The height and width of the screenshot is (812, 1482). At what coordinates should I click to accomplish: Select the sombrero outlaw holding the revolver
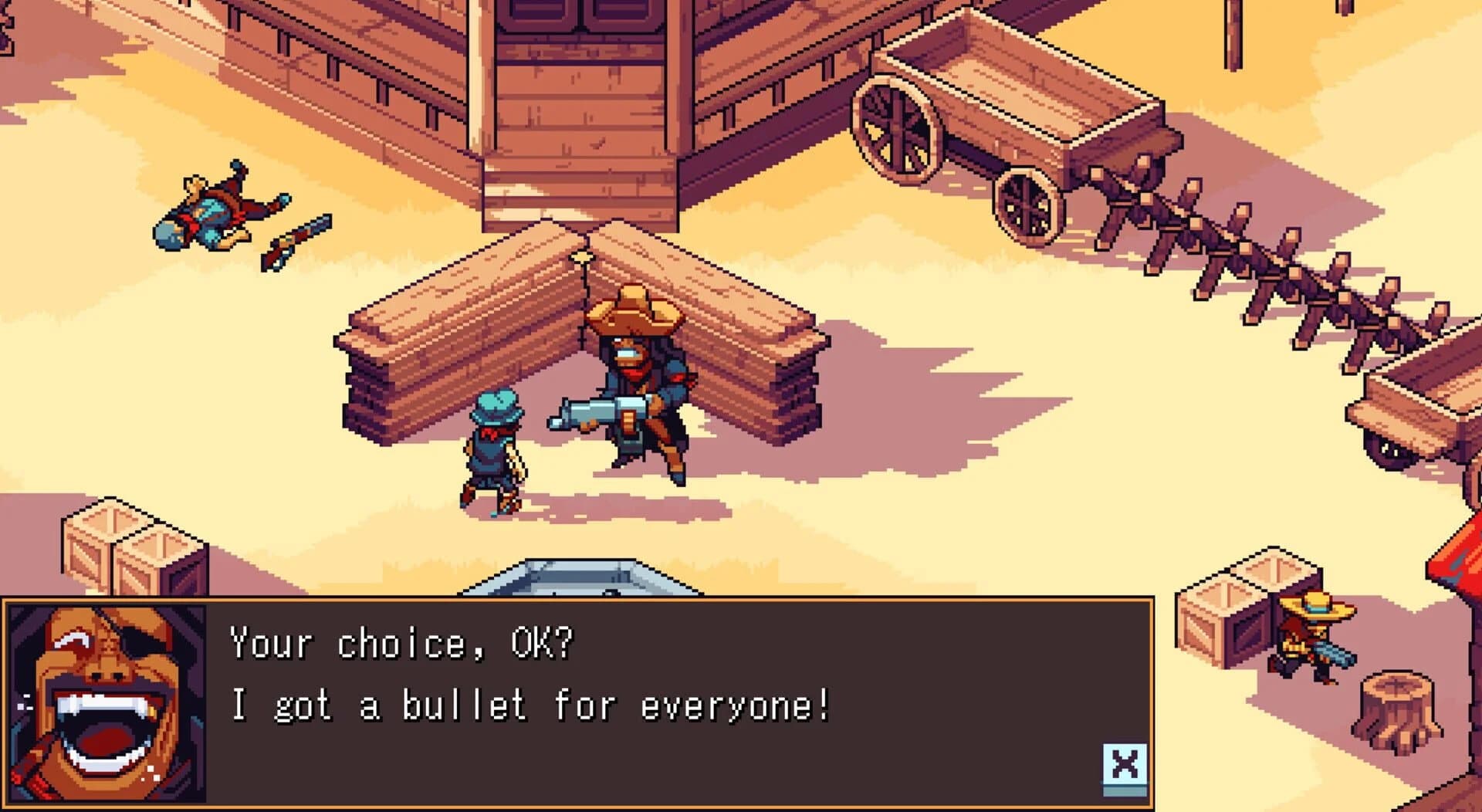(x=641, y=378)
